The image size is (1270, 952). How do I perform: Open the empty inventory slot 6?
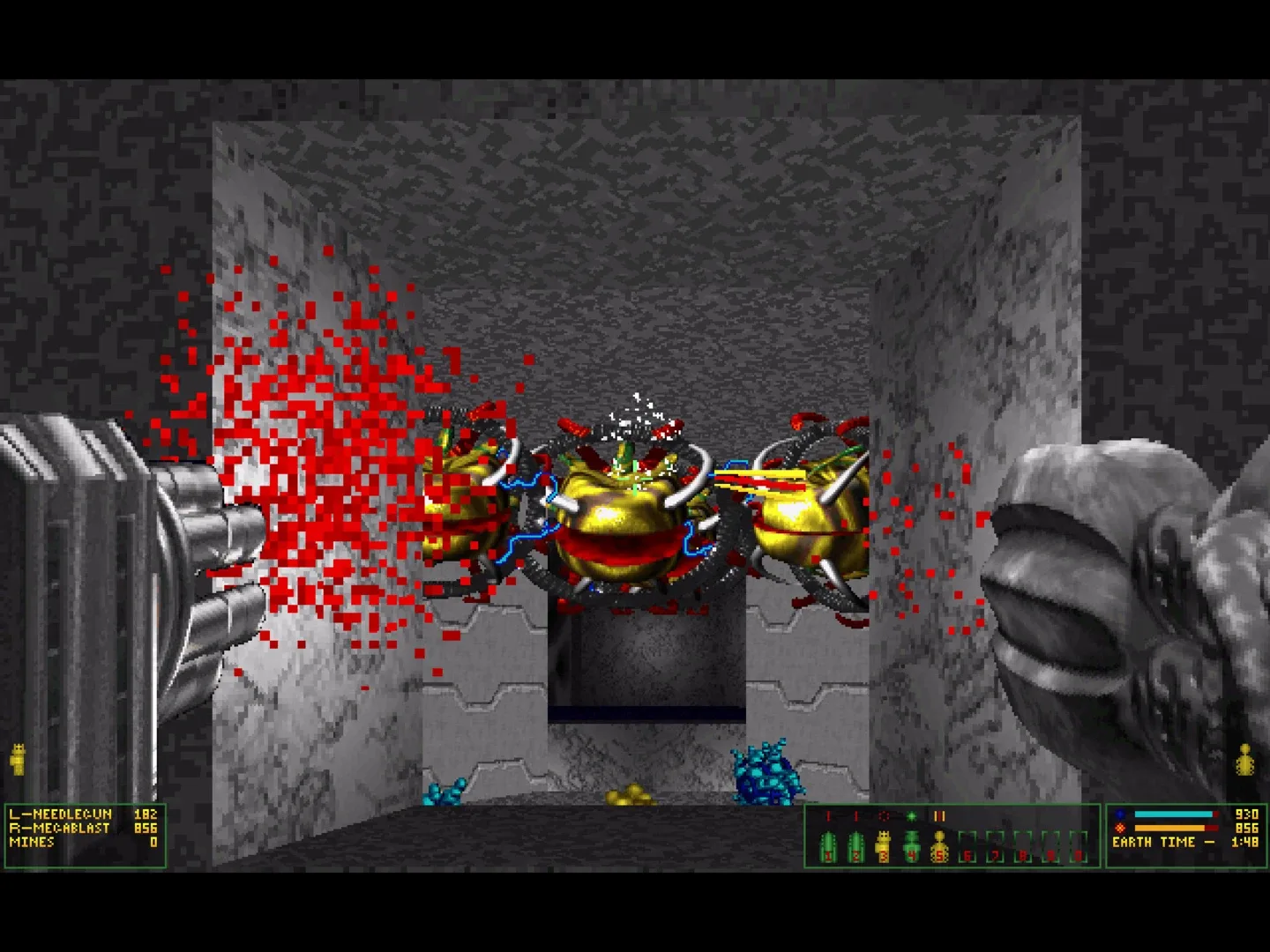(x=967, y=846)
